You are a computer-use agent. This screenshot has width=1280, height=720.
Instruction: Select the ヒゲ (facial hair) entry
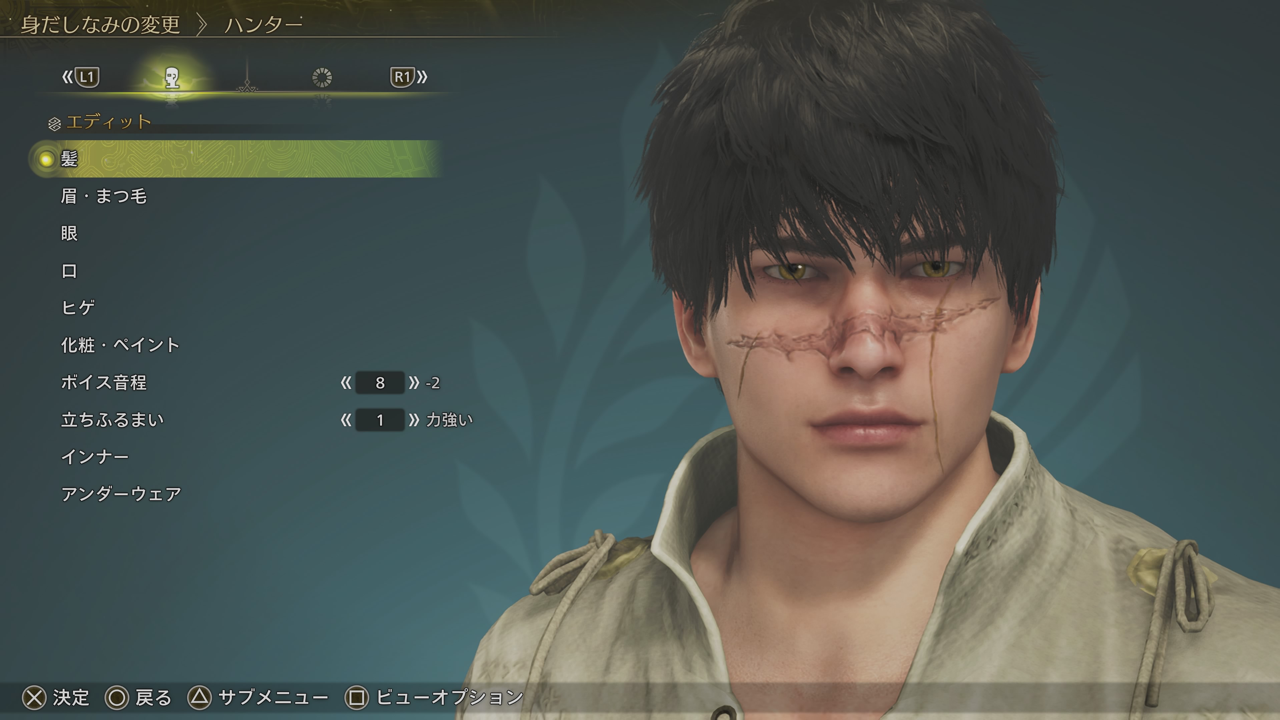pyautogui.click(x=78, y=308)
